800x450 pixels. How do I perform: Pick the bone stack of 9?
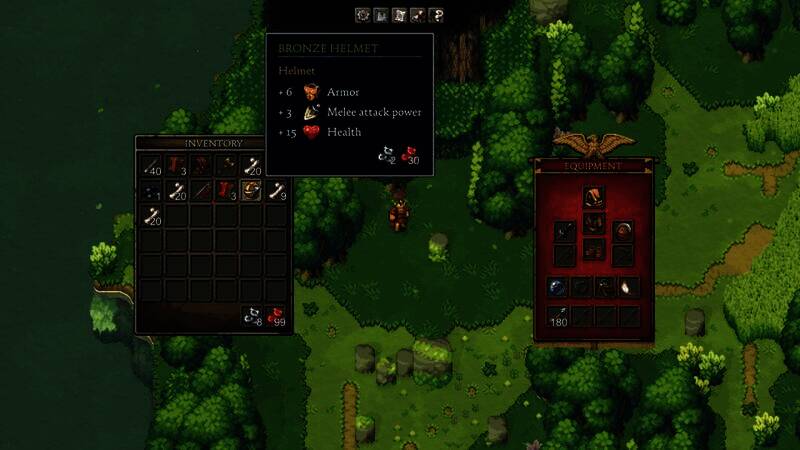point(277,190)
